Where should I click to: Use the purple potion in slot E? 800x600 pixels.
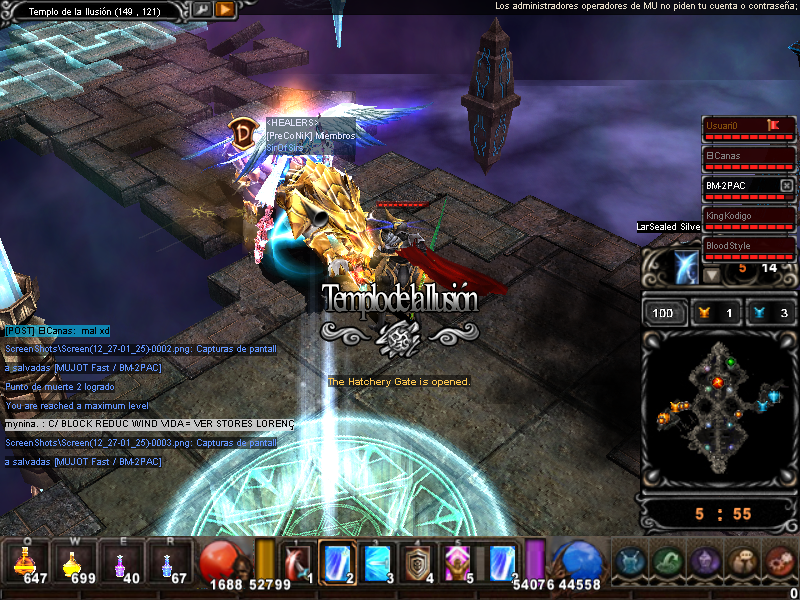pyautogui.click(x=120, y=564)
